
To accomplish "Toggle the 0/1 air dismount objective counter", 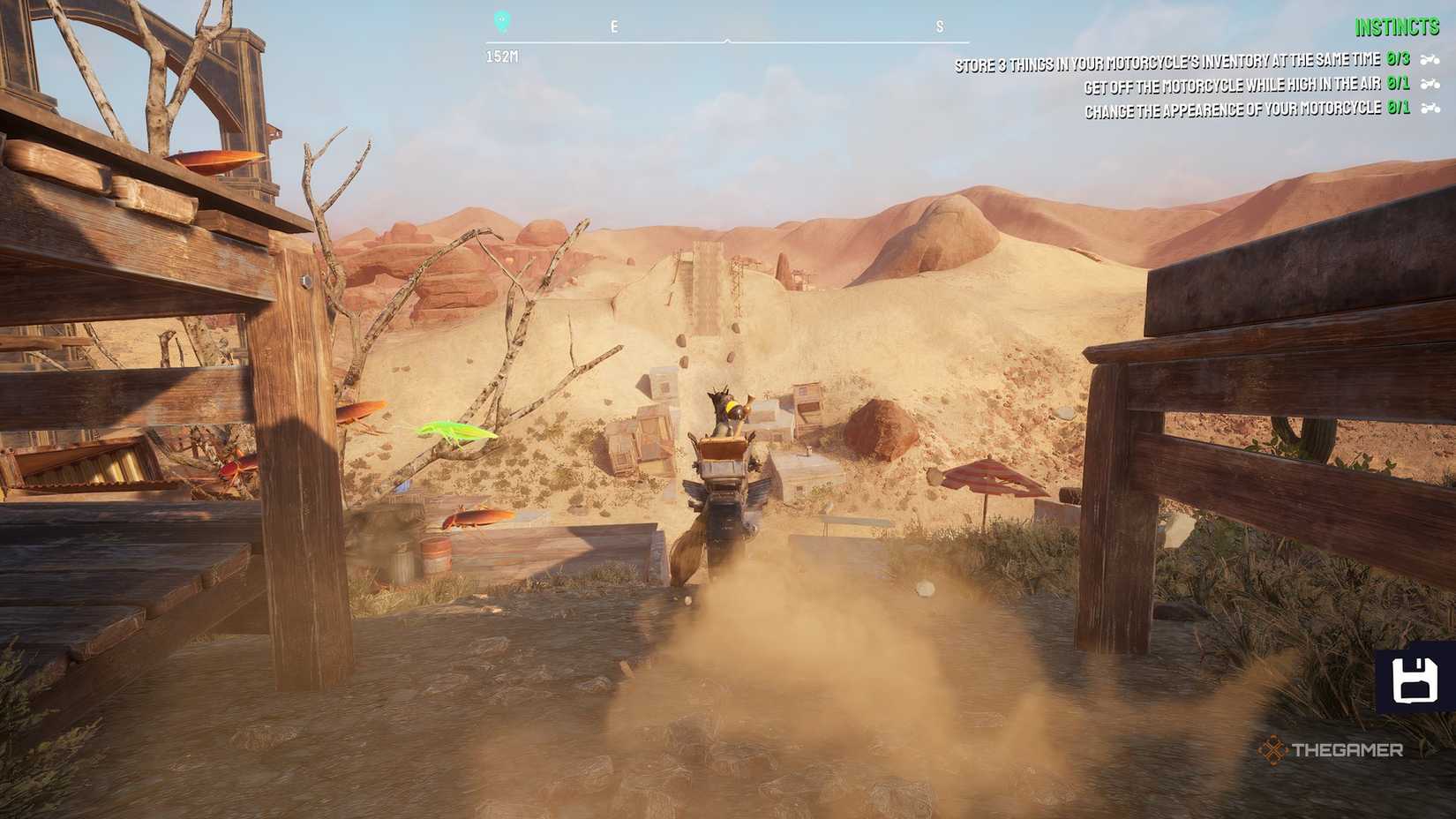I will [x=1400, y=86].
